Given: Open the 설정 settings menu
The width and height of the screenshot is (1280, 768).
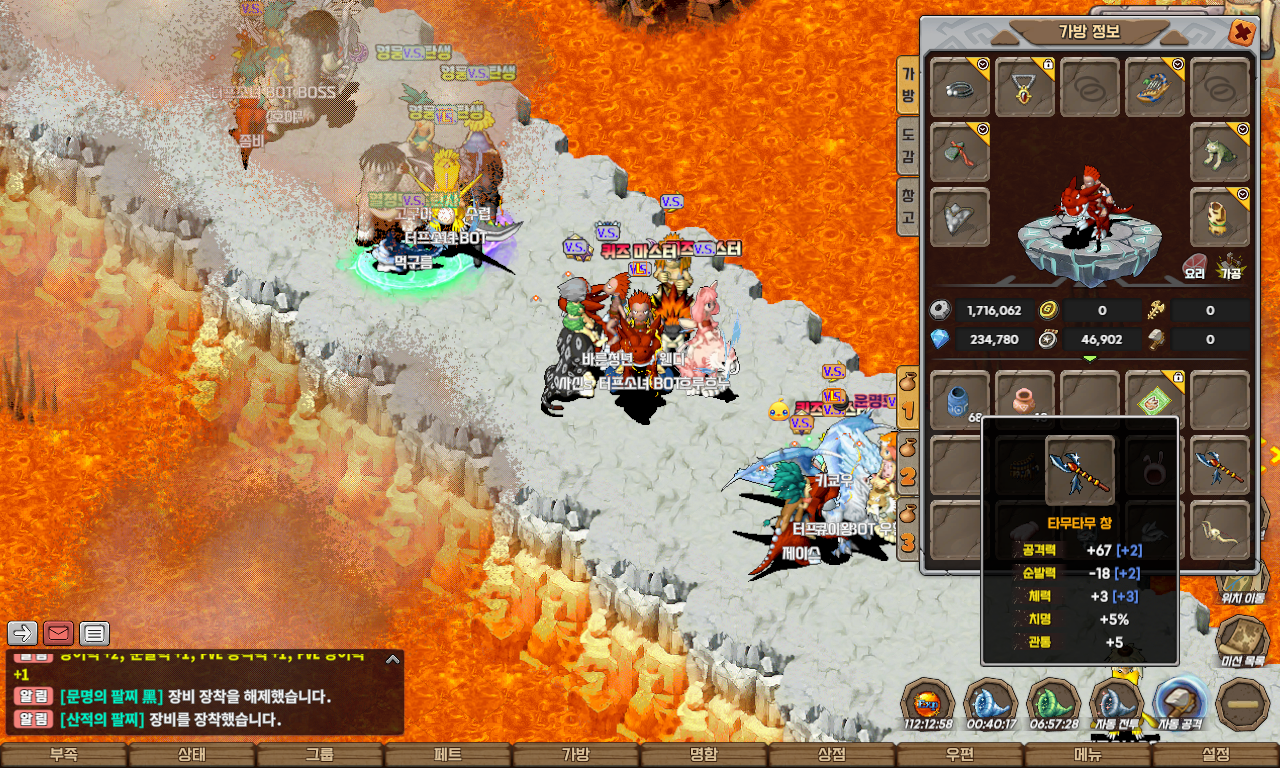Looking at the screenshot, I should pos(1216,755).
